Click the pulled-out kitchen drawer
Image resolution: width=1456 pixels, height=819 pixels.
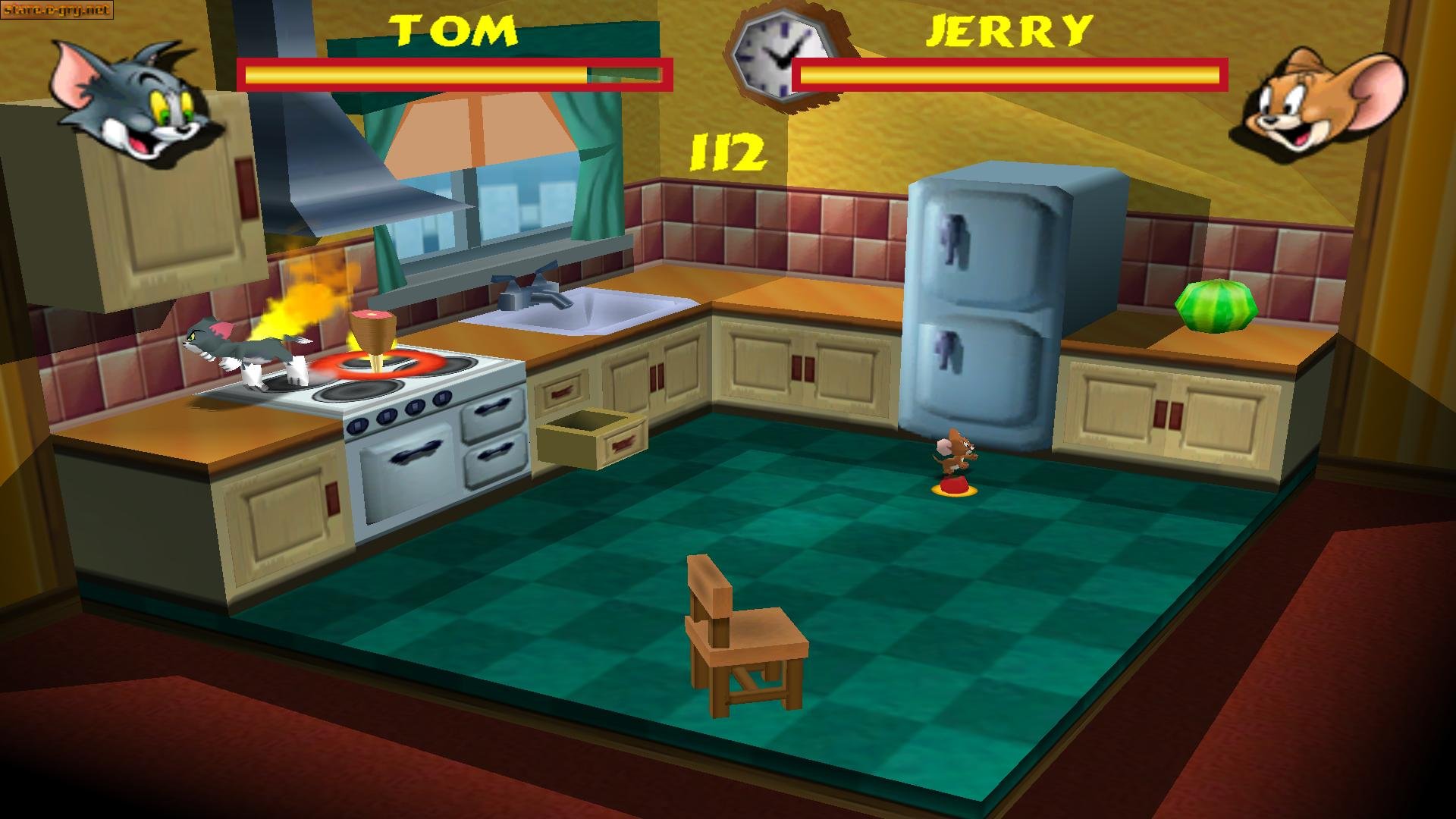[x=584, y=440]
